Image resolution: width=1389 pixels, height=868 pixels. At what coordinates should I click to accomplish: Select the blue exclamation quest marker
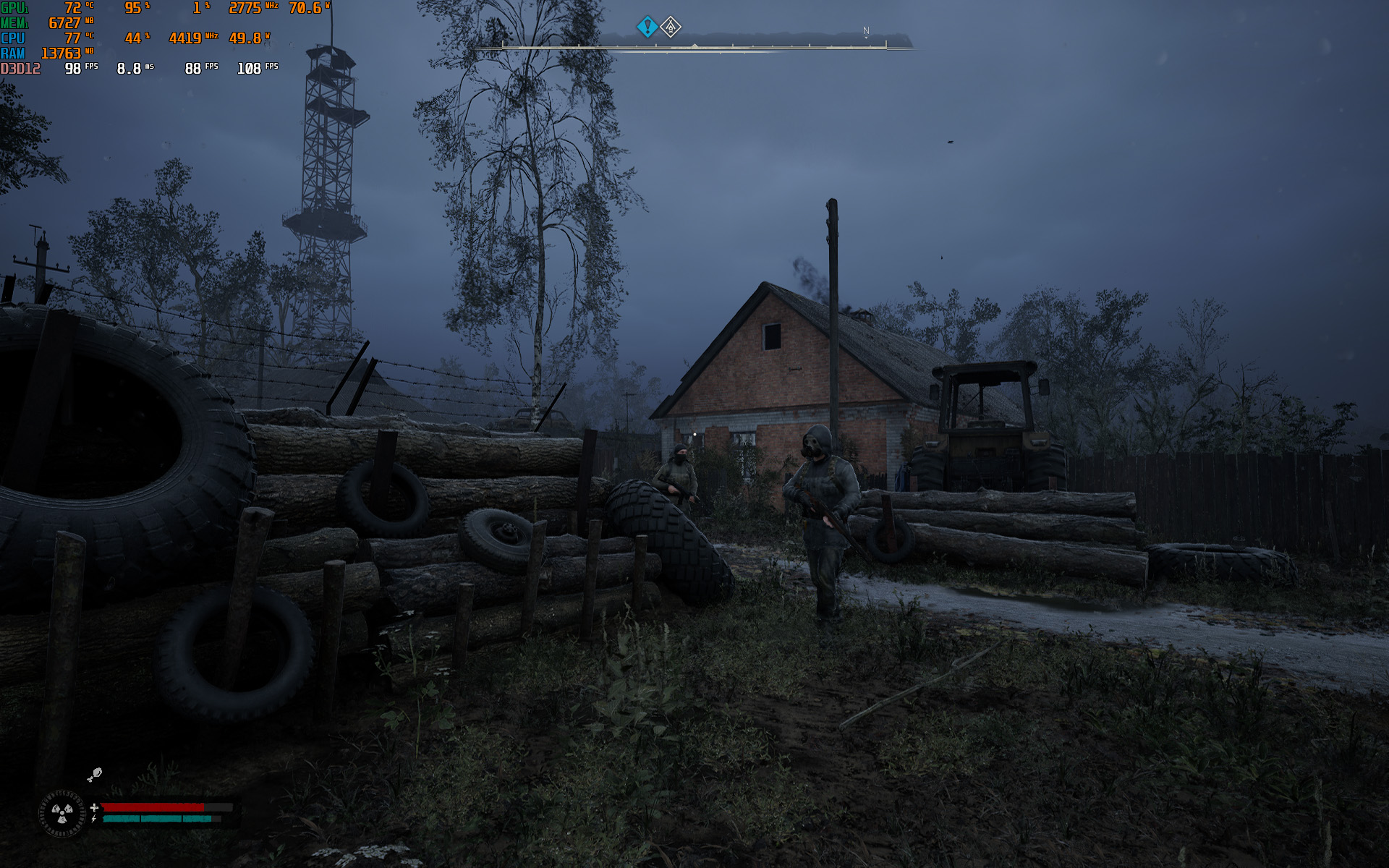pyautogui.click(x=647, y=27)
